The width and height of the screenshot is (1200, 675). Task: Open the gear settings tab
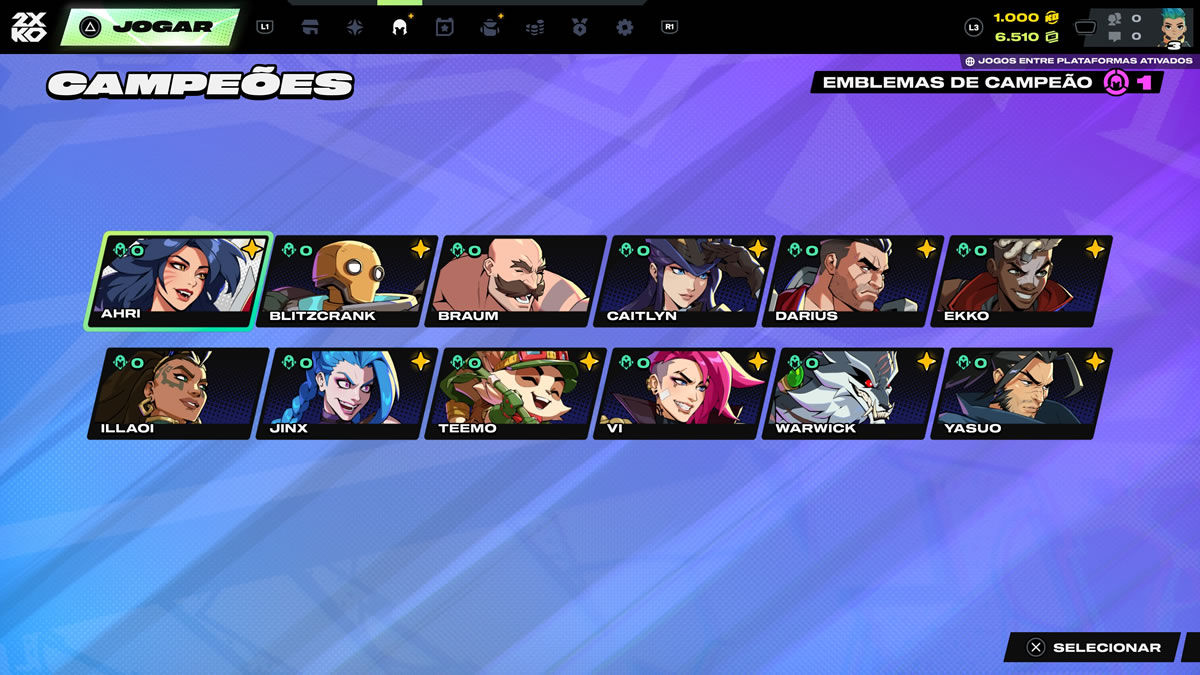click(625, 28)
